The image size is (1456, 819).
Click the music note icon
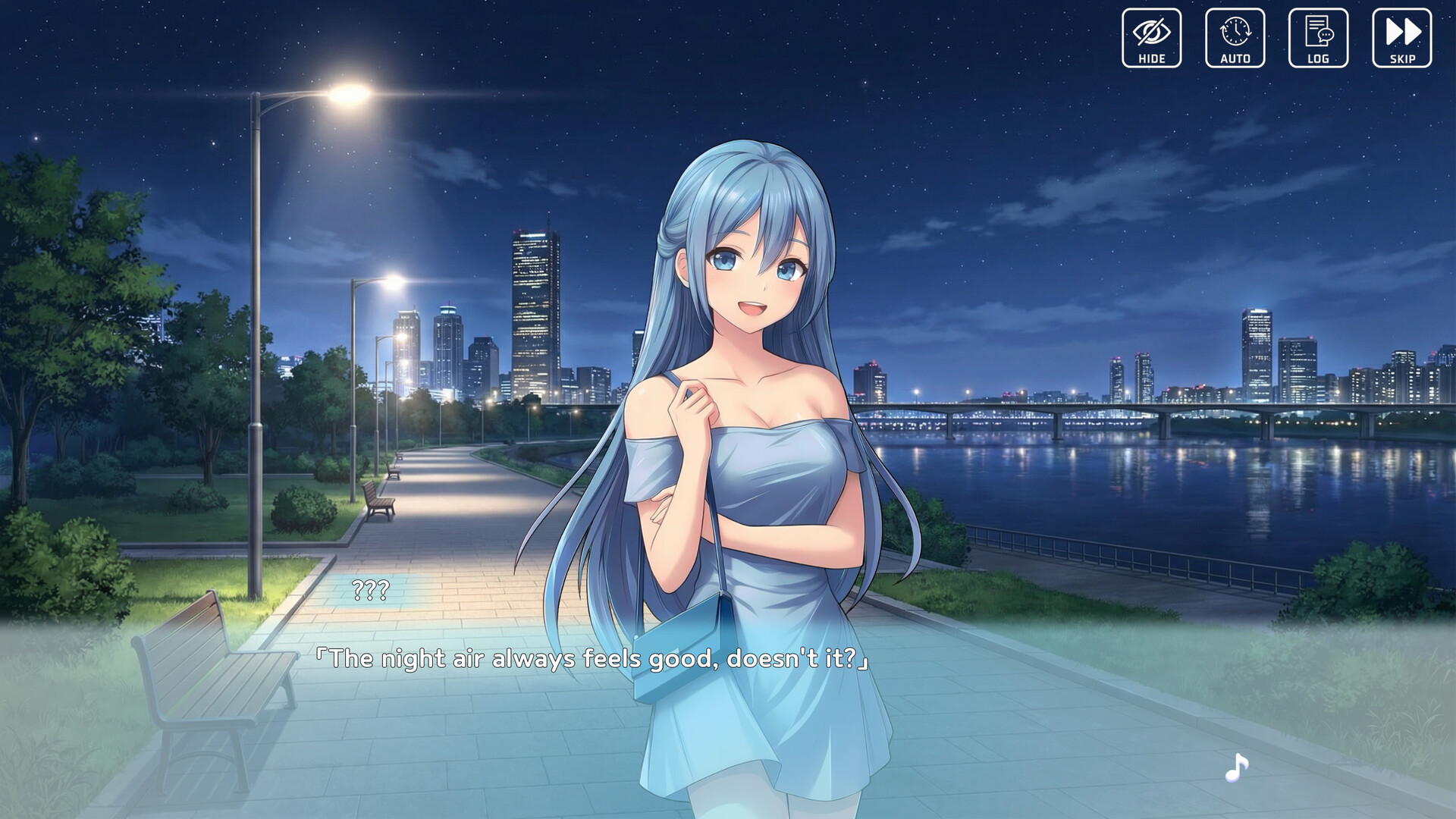click(x=1236, y=767)
